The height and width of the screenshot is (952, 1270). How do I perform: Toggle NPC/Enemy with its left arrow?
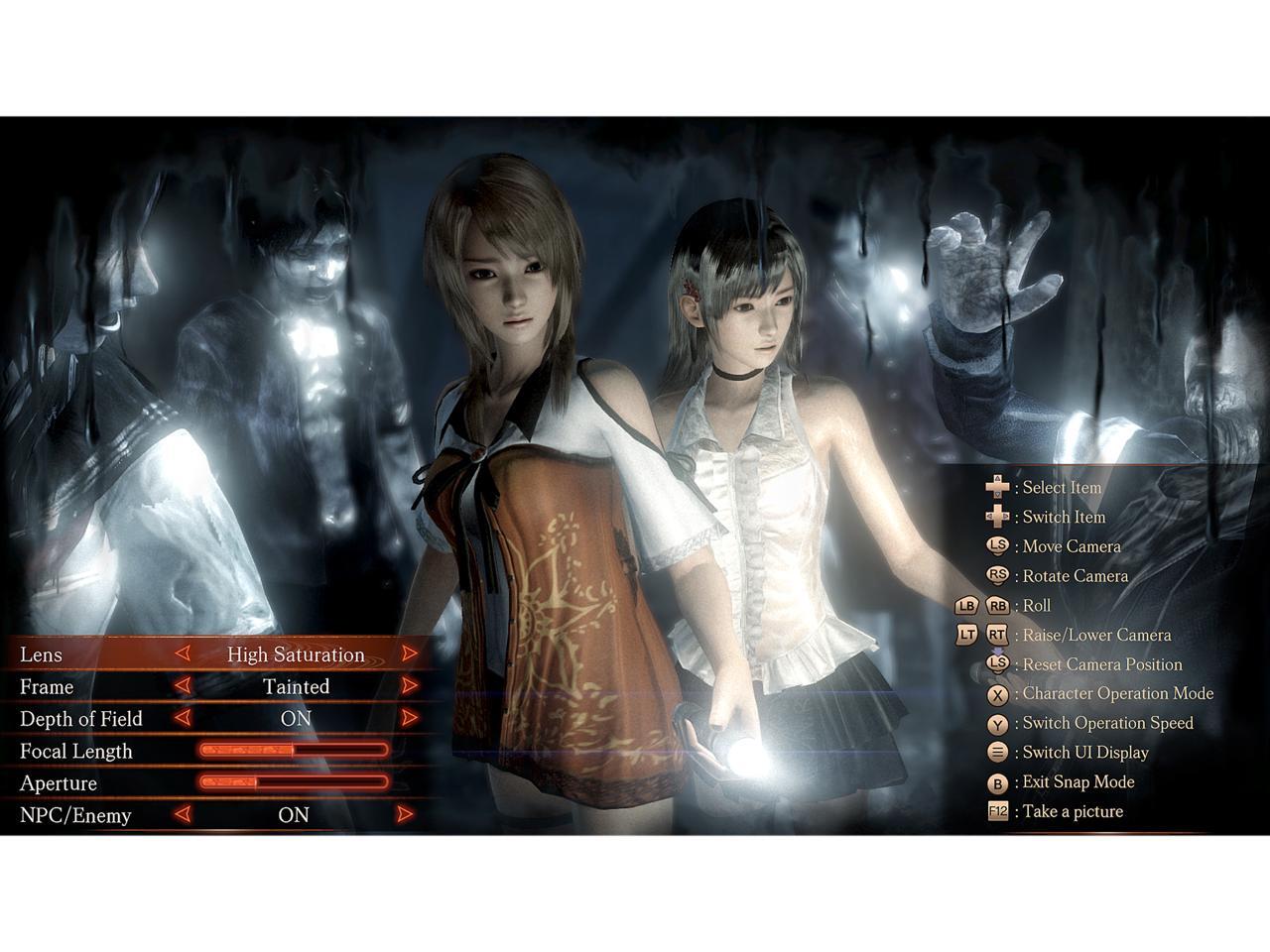[182, 814]
